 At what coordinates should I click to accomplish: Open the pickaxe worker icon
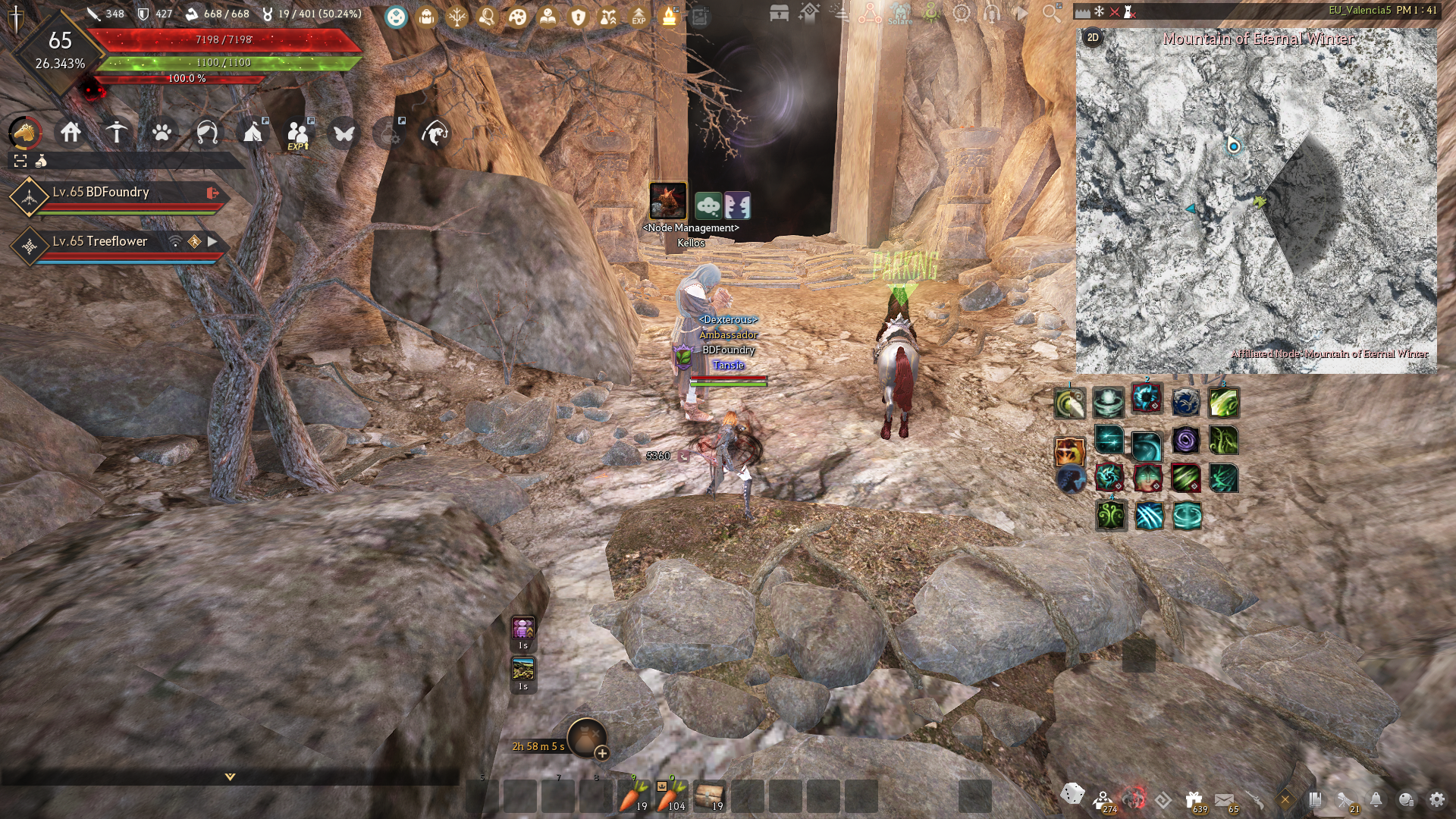click(116, 133)
